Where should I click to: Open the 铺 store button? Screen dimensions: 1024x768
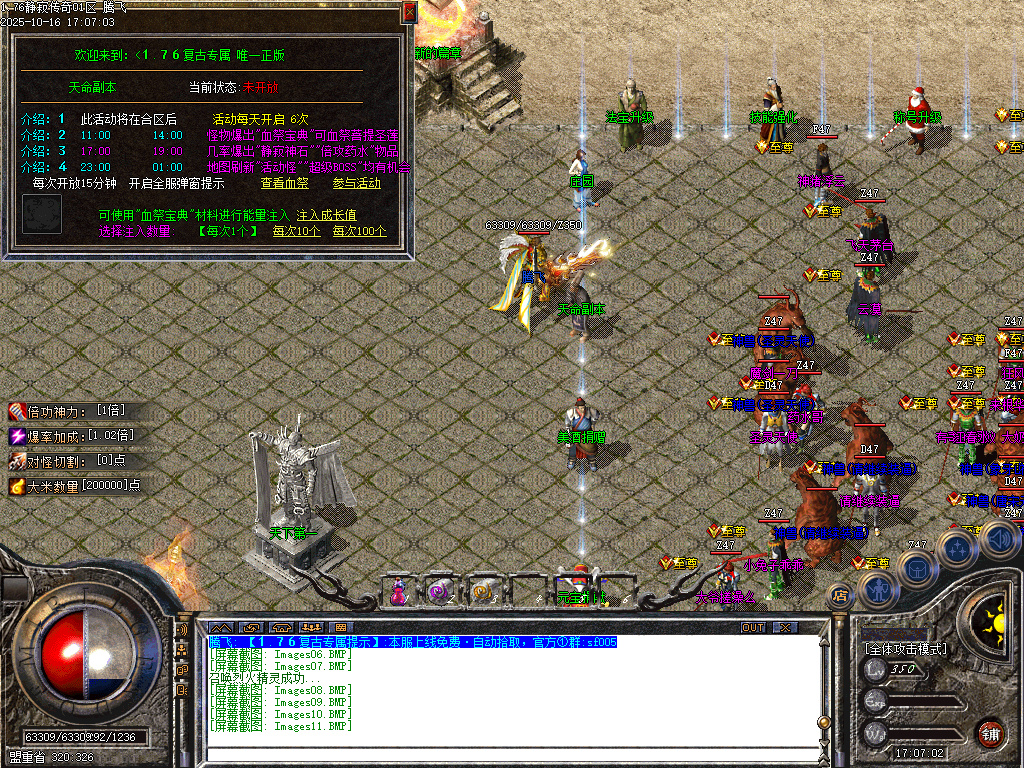tap(991, 732)
